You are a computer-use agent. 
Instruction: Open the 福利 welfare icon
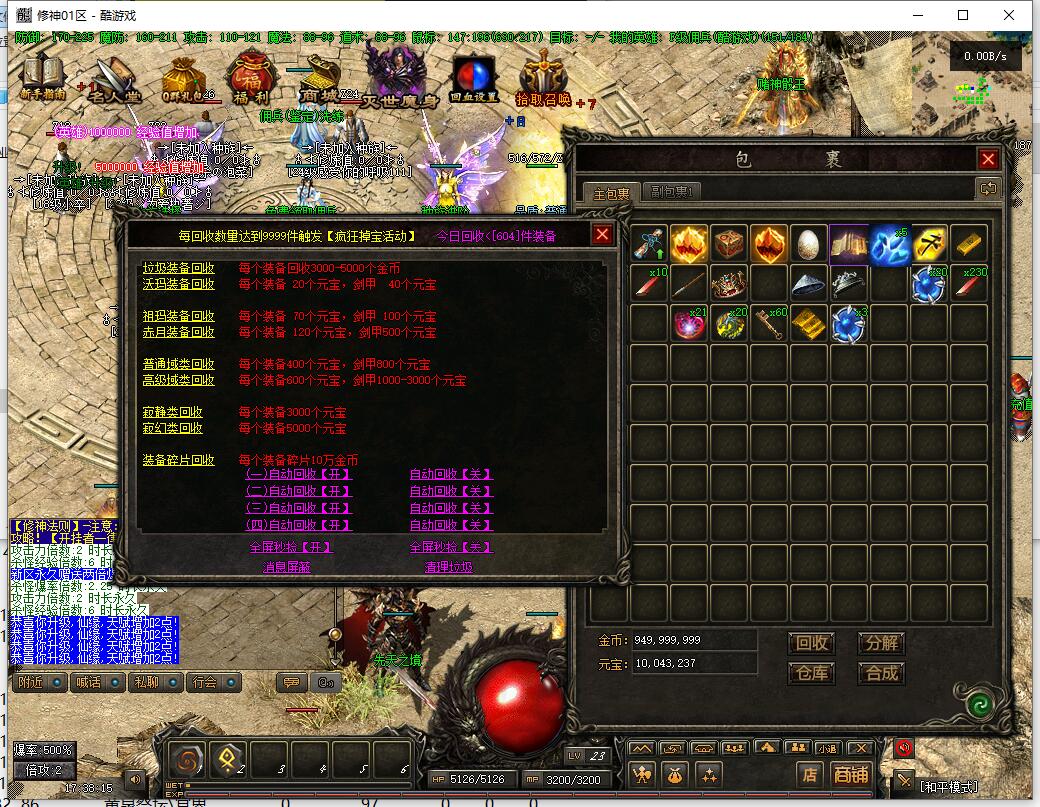tap(250, 78)
